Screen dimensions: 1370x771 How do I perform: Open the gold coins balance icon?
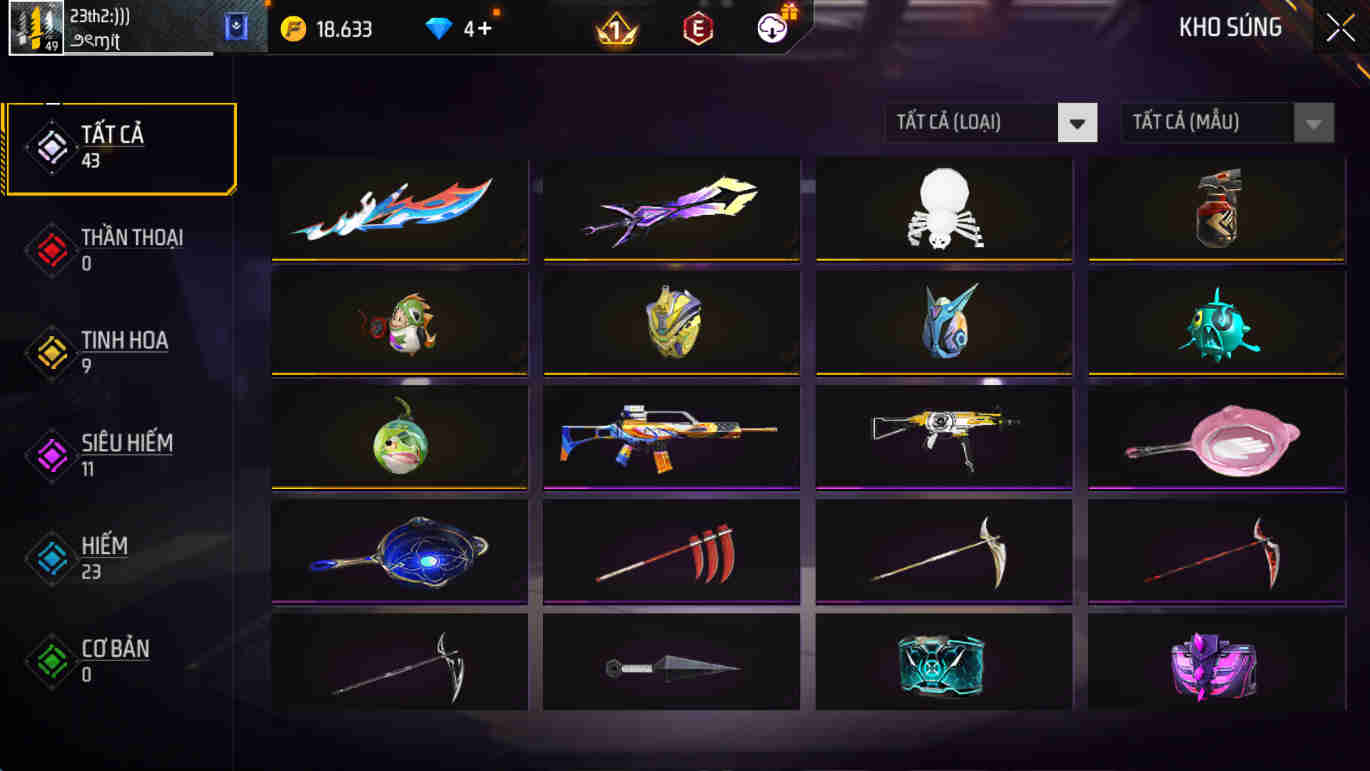292,28
